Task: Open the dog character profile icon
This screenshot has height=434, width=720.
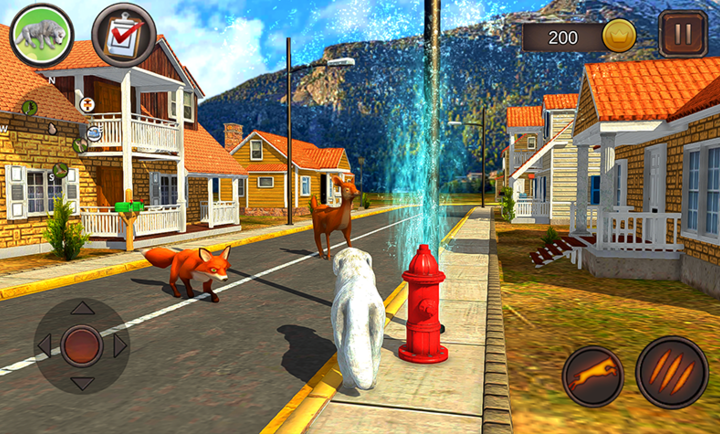Action: pyautogui.click(x=41, y=34)
